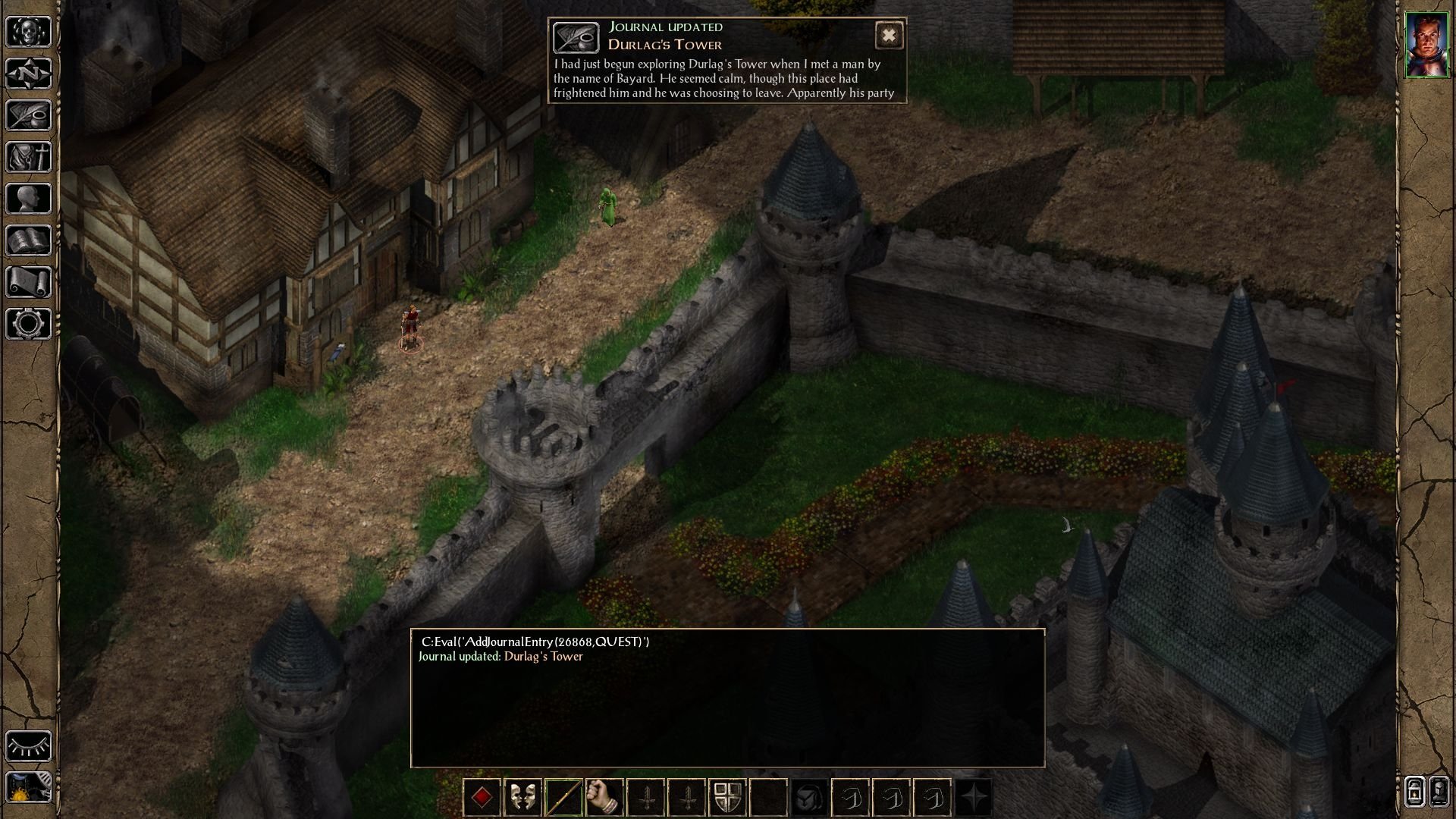Viewport: 1456px width, 819px height.
Task: Click the skull icon on the sidebar
Action: pyautogui.click(x=29, y=32)
